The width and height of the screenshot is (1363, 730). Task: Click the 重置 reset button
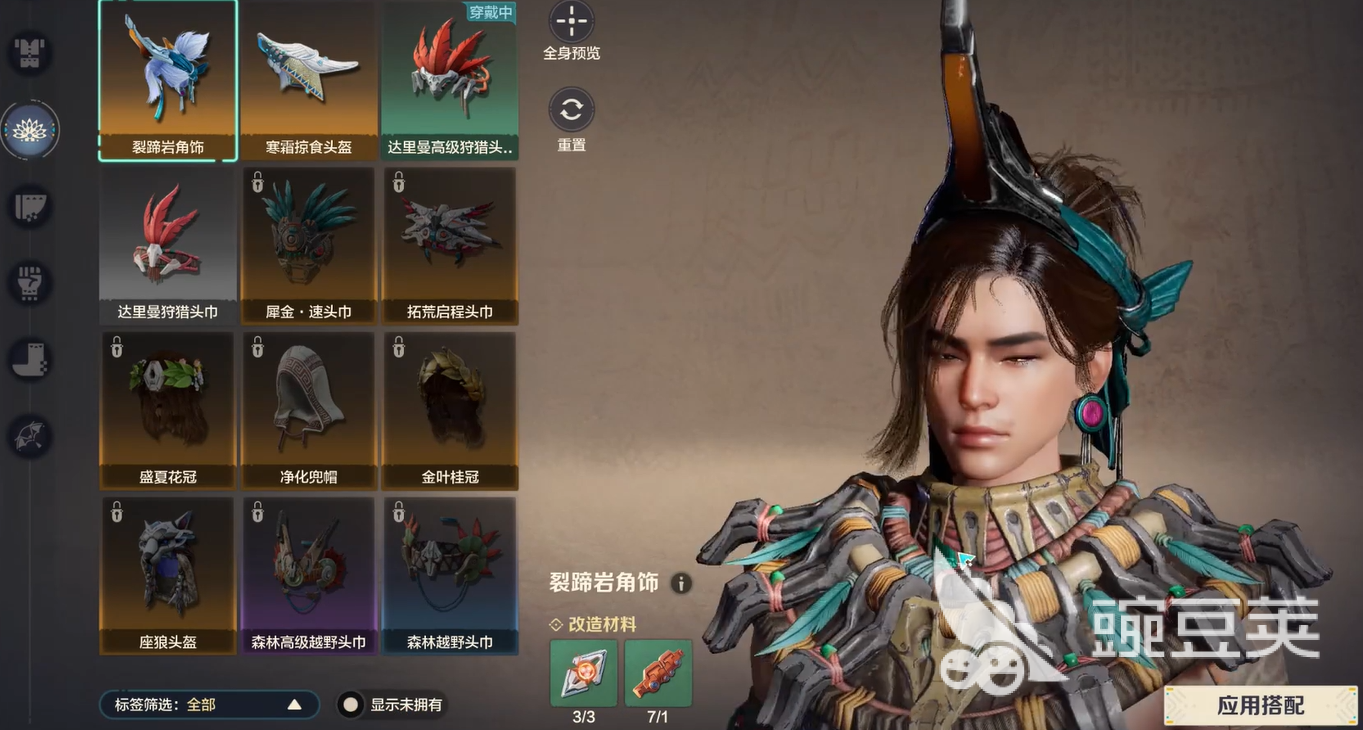point(571,110)
